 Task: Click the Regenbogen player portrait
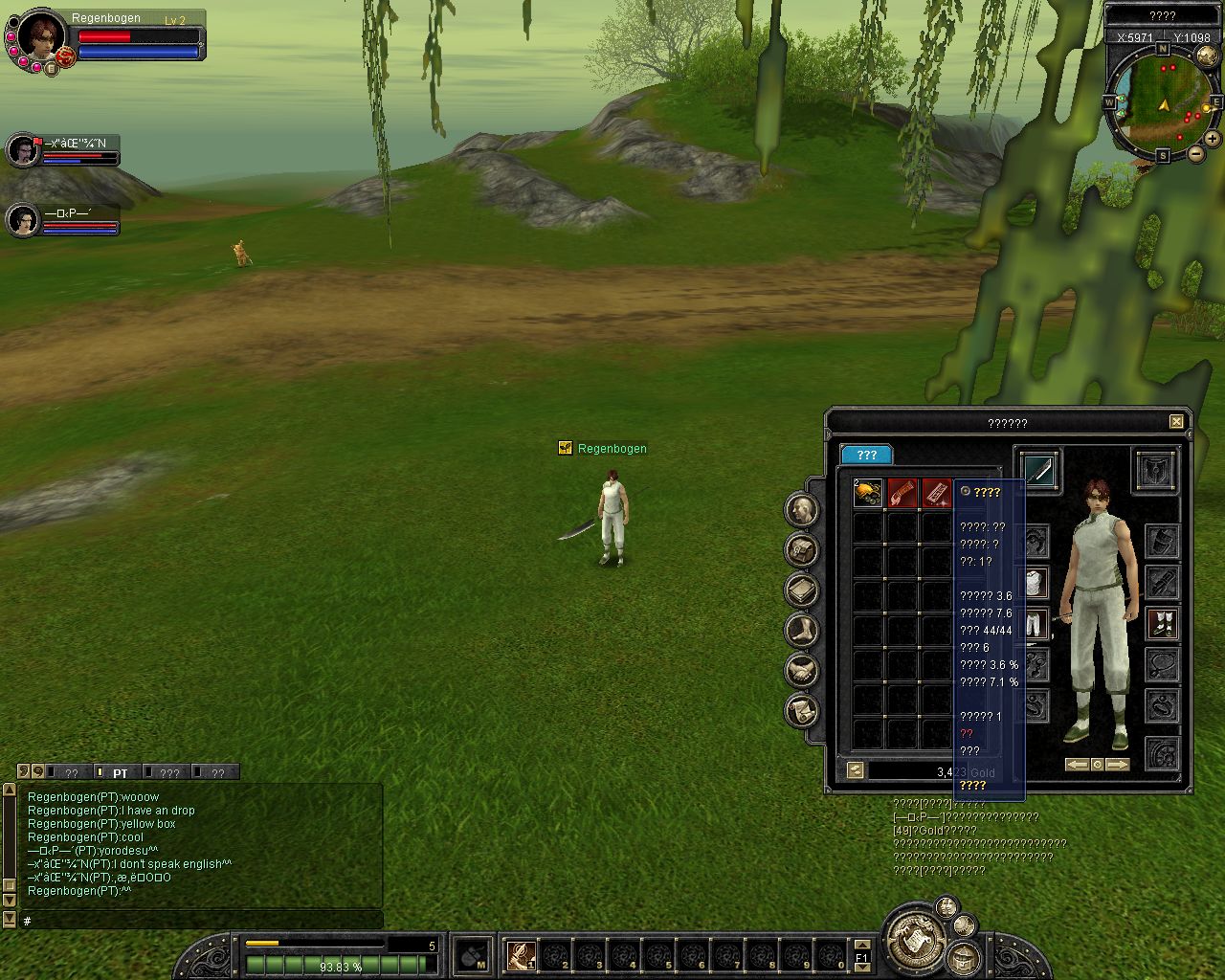pyautogui.click(x=41, y=38)
